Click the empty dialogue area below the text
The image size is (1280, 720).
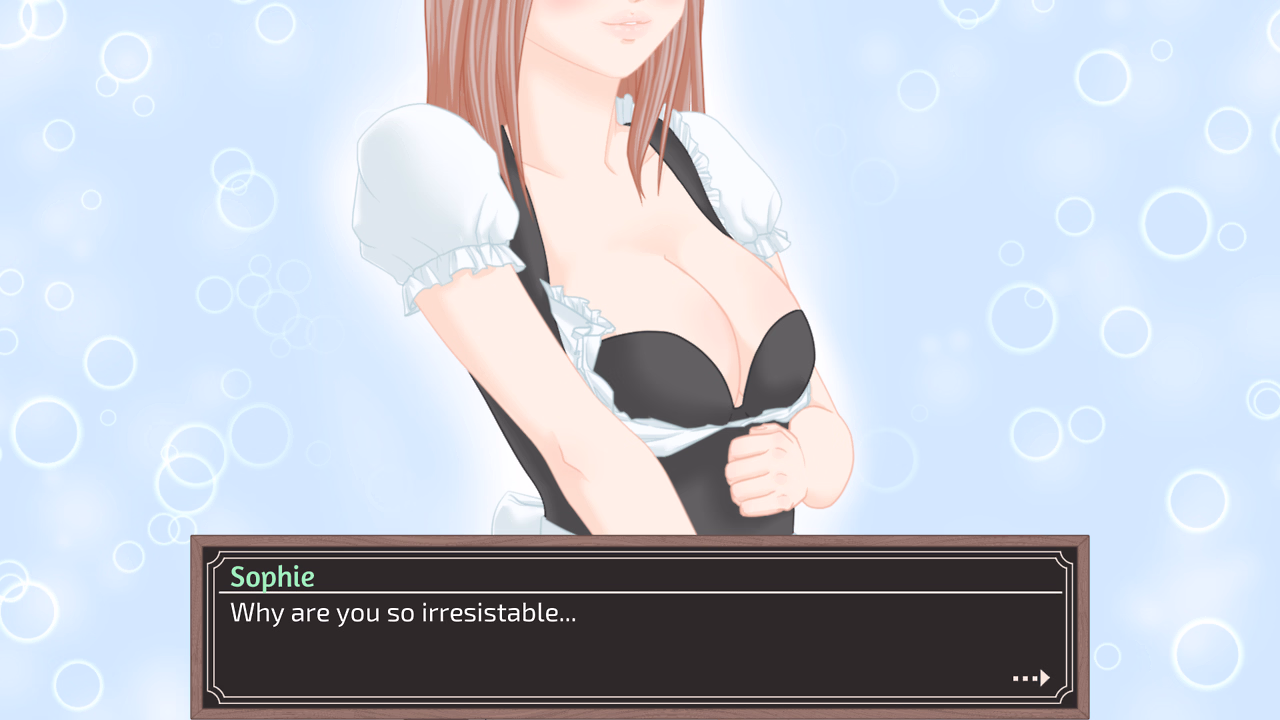pos(600,655)
